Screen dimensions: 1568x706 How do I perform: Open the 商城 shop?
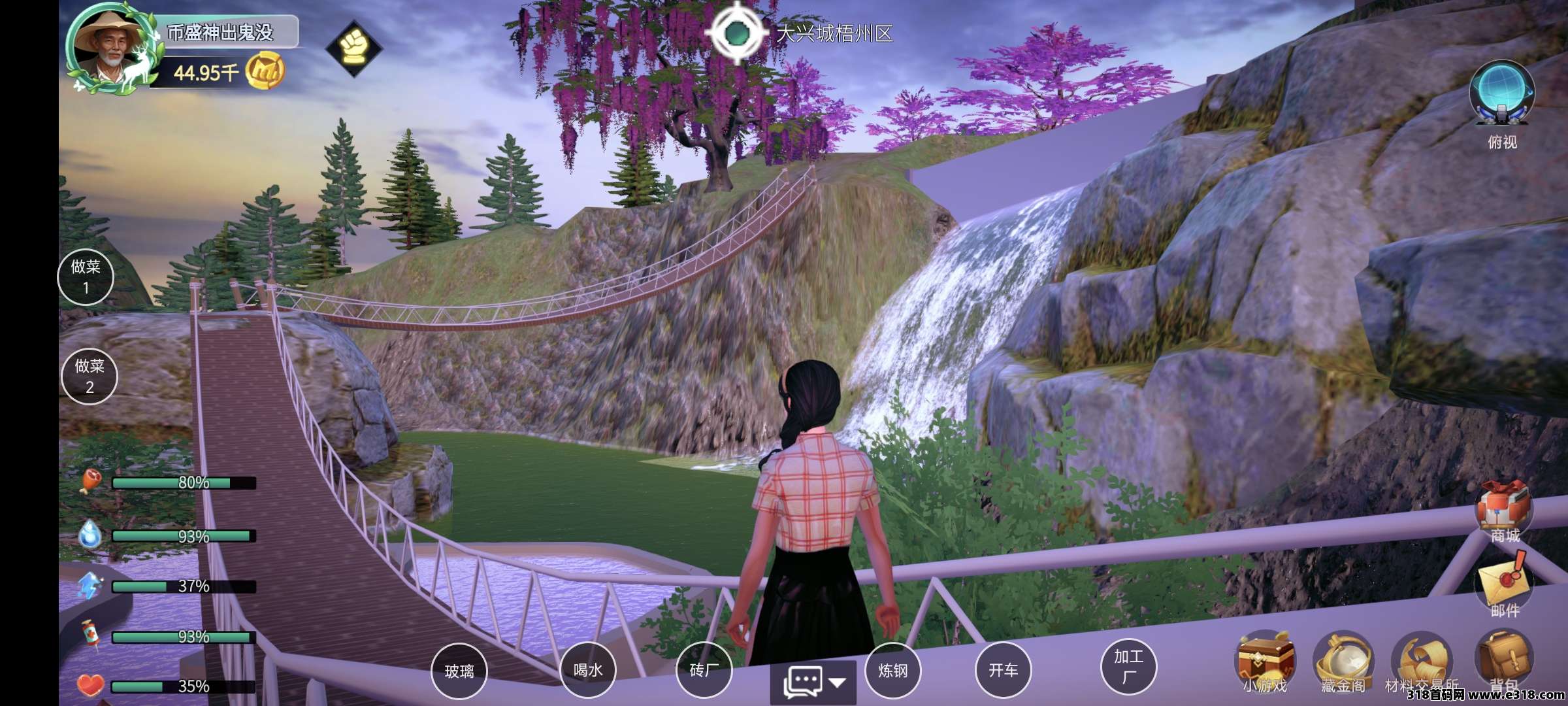(x=1504, y=510)
